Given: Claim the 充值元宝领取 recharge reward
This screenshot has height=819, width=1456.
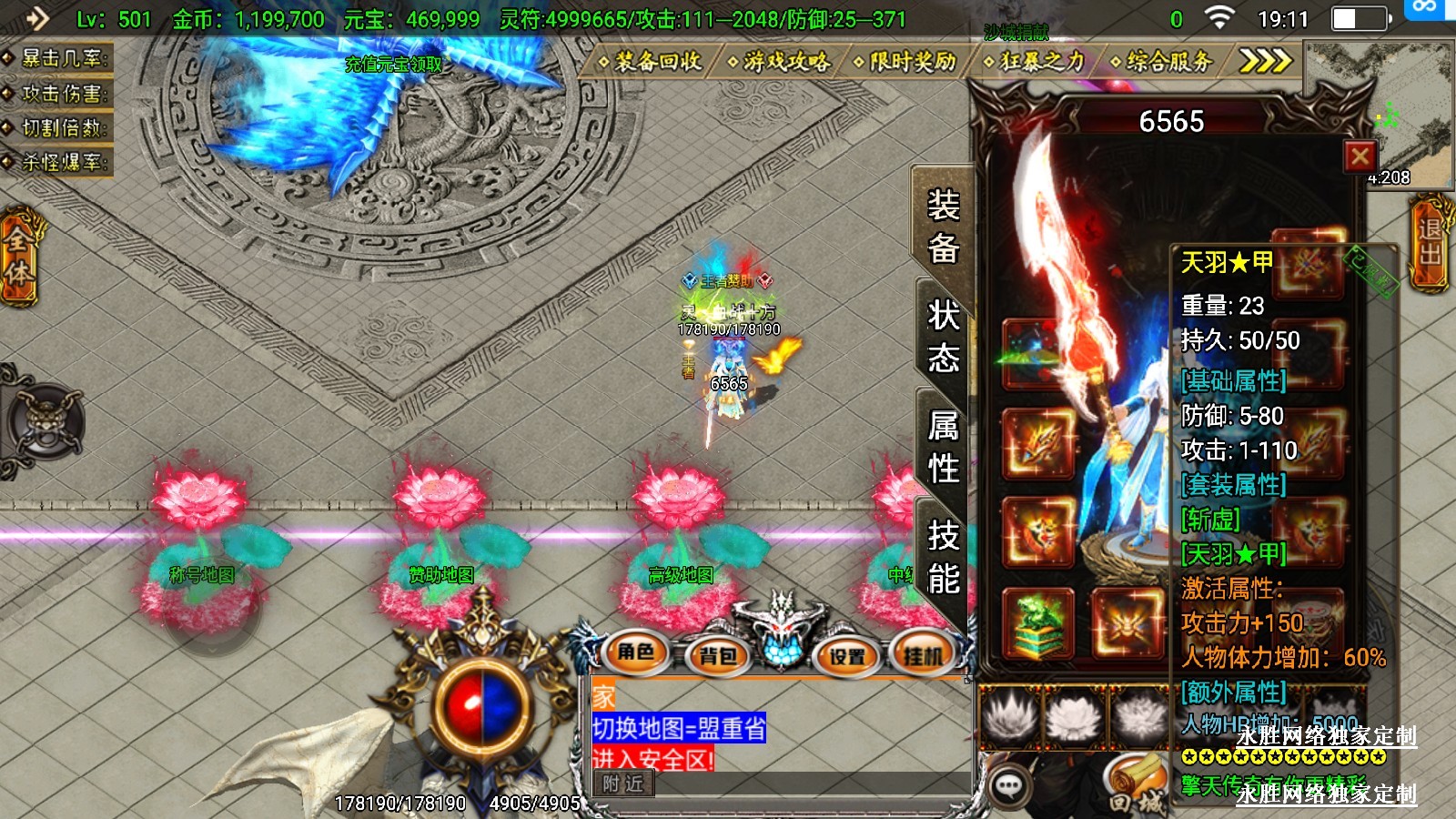Looking at the screenshot, I should pos(393,64).
